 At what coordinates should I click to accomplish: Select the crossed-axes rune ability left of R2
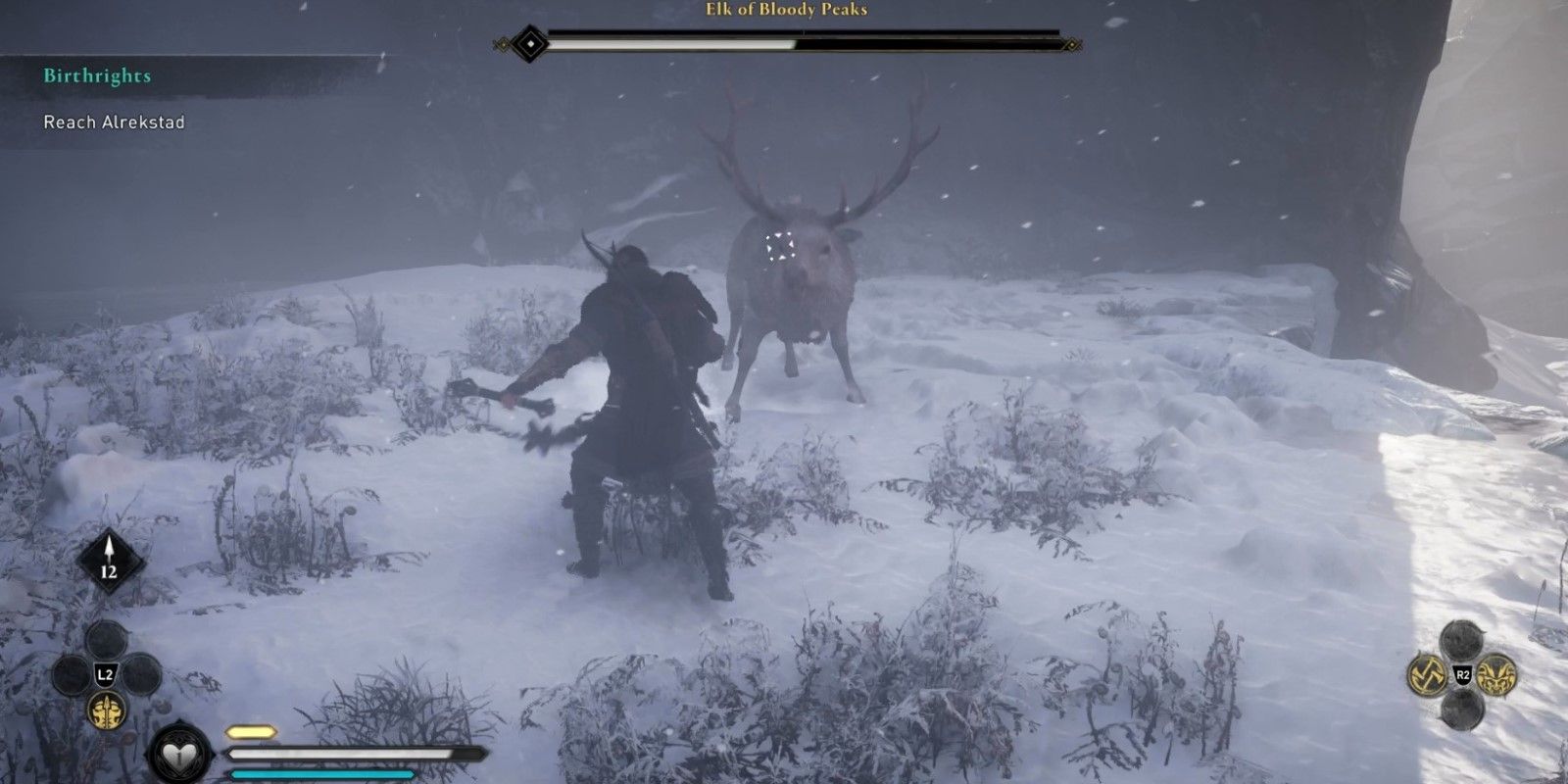pos(1427,674)
